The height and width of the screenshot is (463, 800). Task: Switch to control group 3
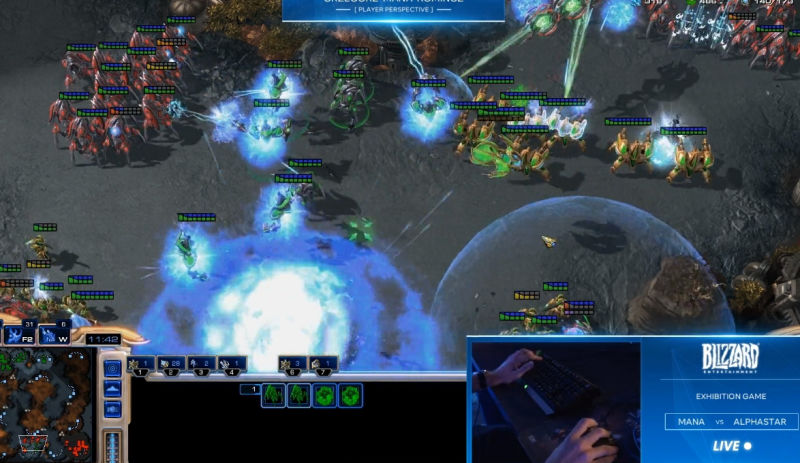[202, 365]
